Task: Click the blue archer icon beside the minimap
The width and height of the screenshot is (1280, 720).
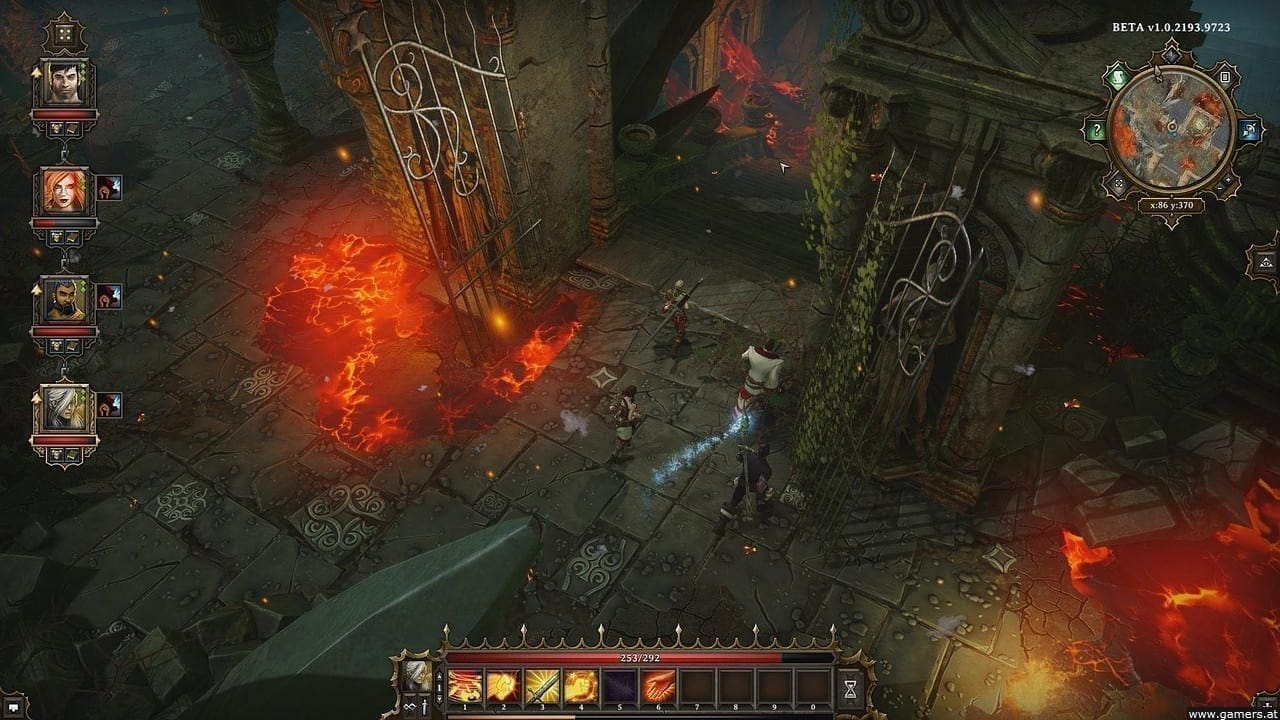Action: (1248, 131)
